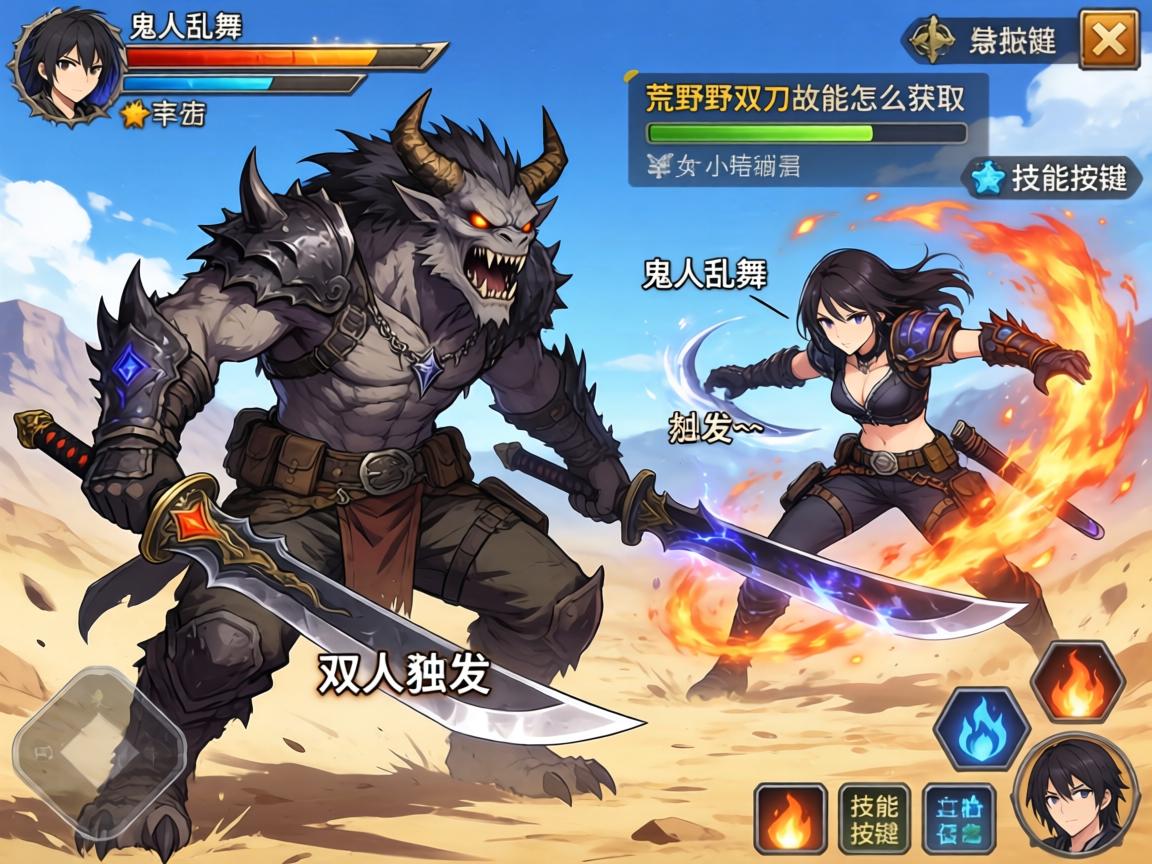Close the panel with the orange X button
The width and height of the screenshot is (1152, 864).
click(x=1109, y=39)
